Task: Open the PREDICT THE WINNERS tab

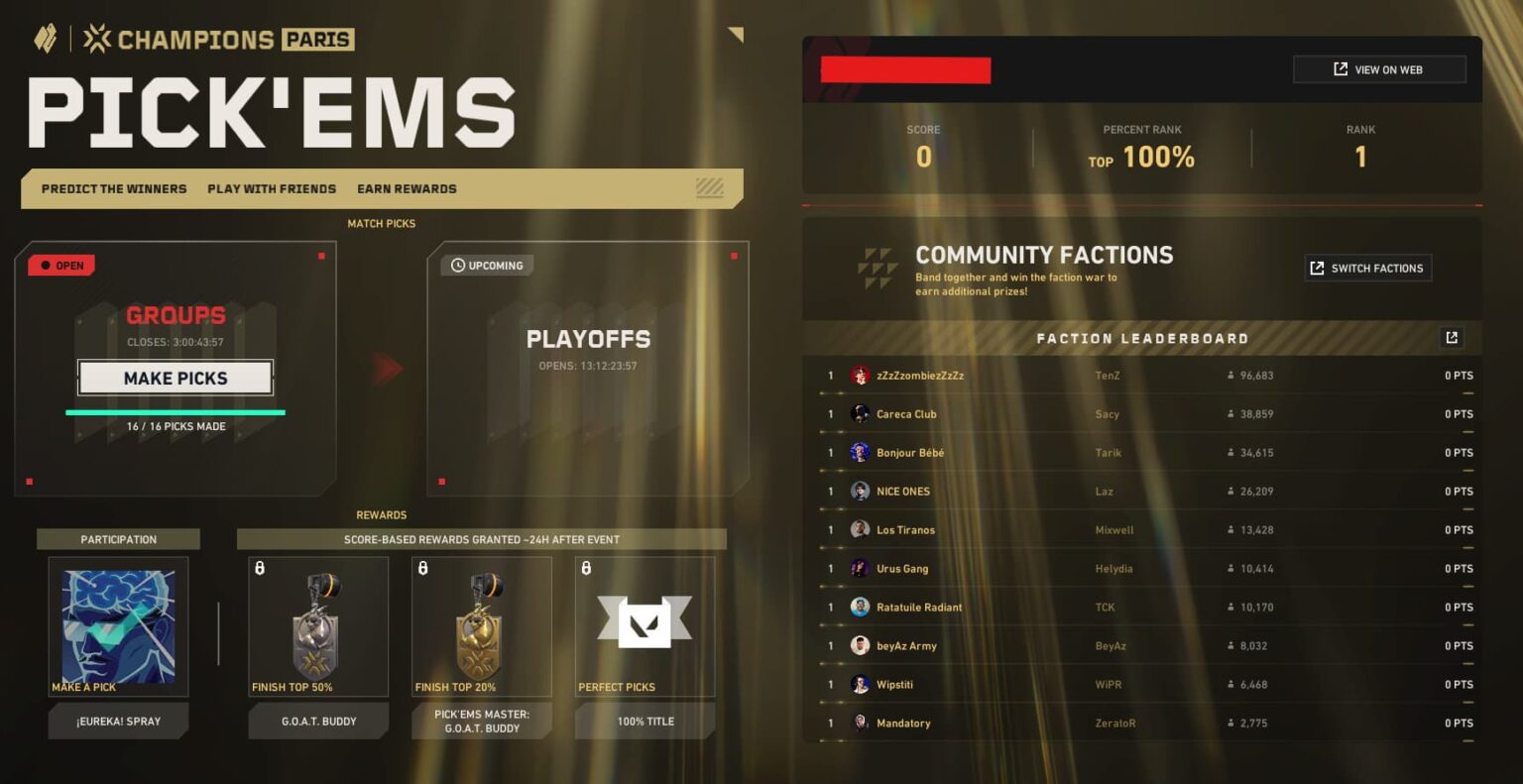Action: [x=113, y=188]
